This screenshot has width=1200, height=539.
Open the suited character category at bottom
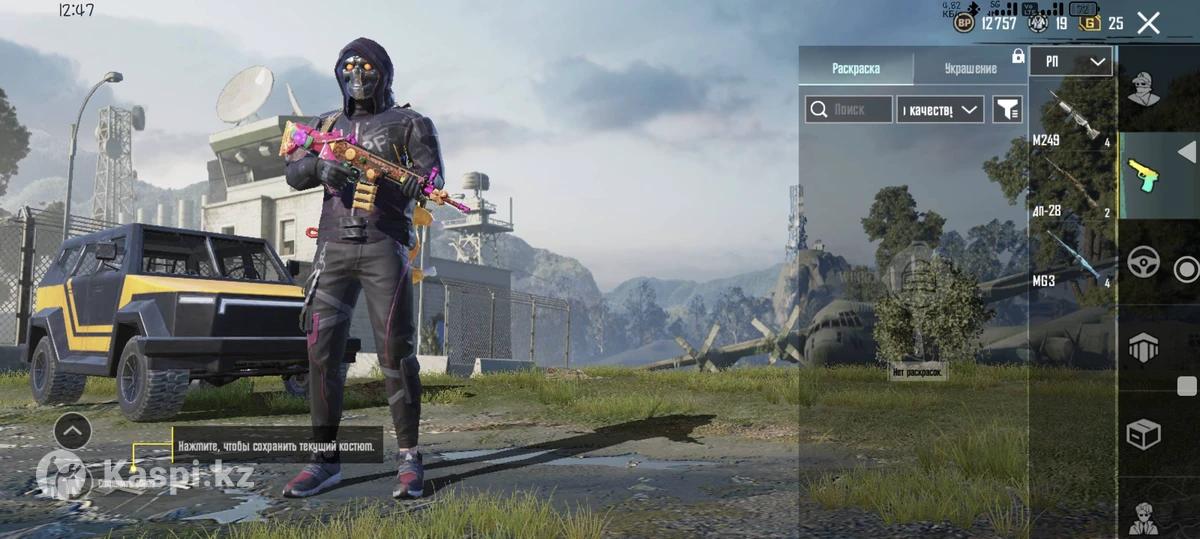[1144, 517]
